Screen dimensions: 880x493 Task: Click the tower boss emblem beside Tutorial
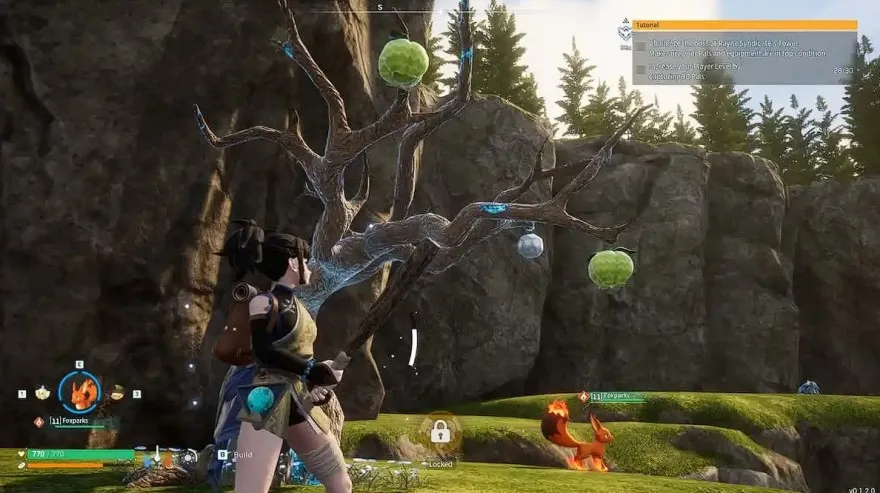(623, 31)
